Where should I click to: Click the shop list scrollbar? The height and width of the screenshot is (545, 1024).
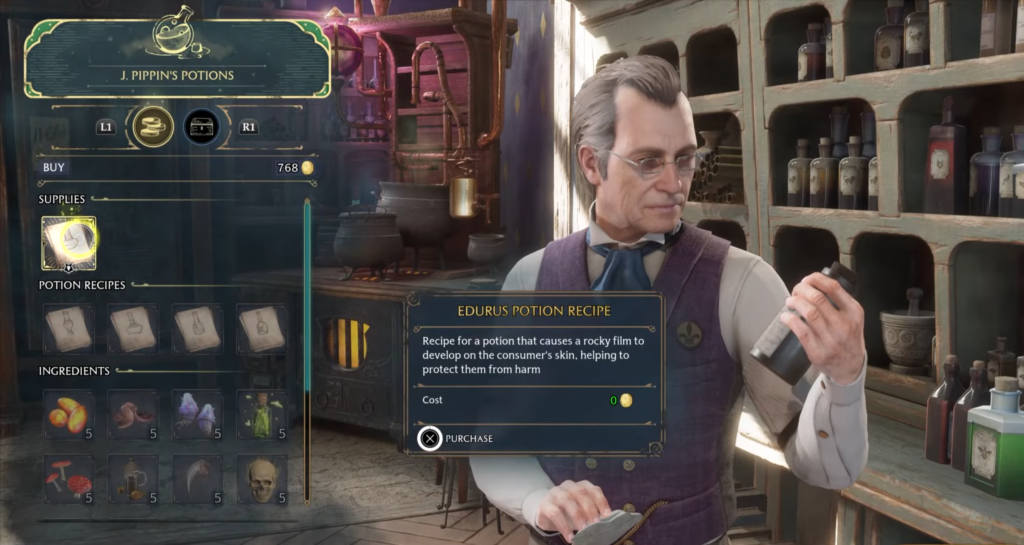[308, 350]
